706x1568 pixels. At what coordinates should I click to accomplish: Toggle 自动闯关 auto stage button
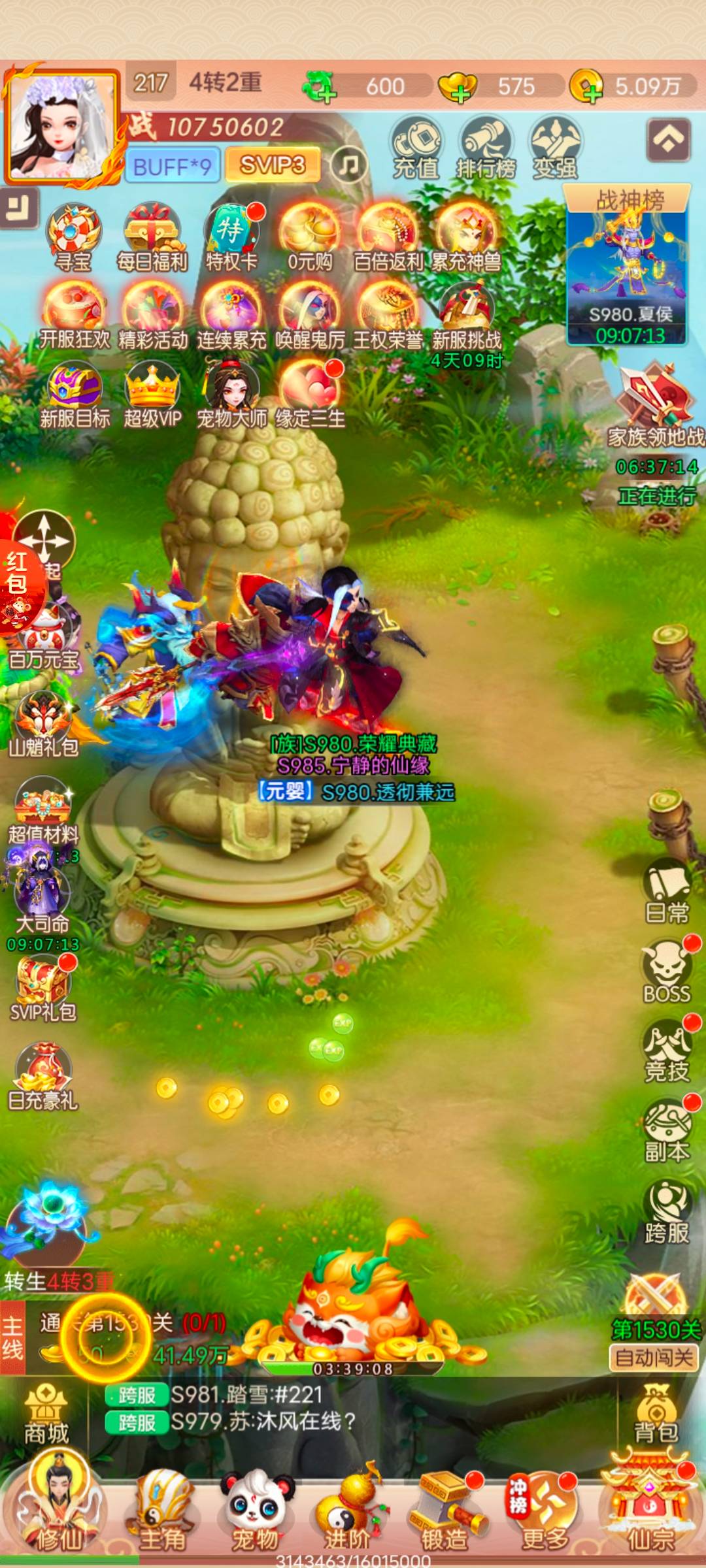[654, 1358]
